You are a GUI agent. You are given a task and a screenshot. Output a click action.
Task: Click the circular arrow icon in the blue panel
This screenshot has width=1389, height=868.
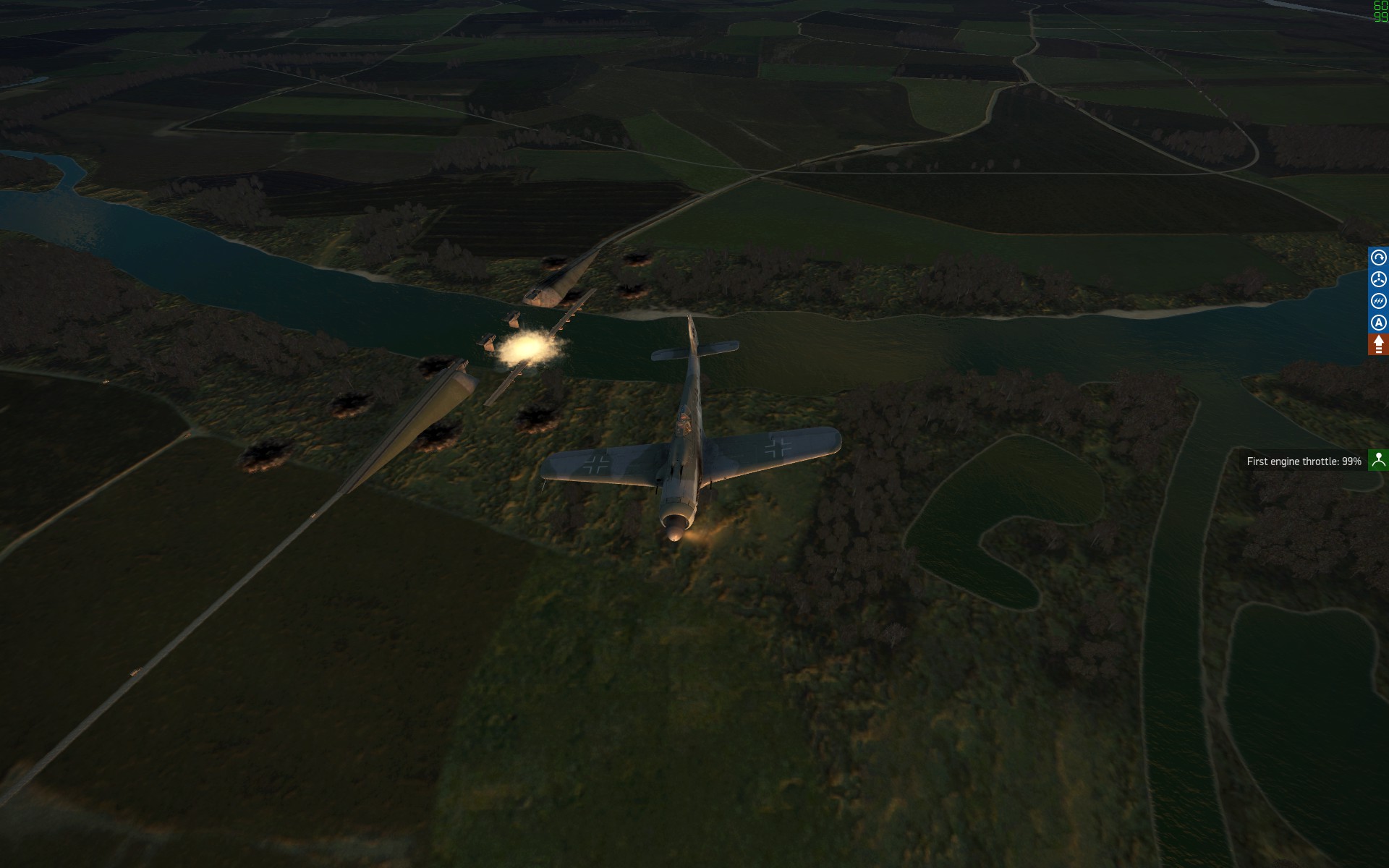click(x=1378, y=258)
